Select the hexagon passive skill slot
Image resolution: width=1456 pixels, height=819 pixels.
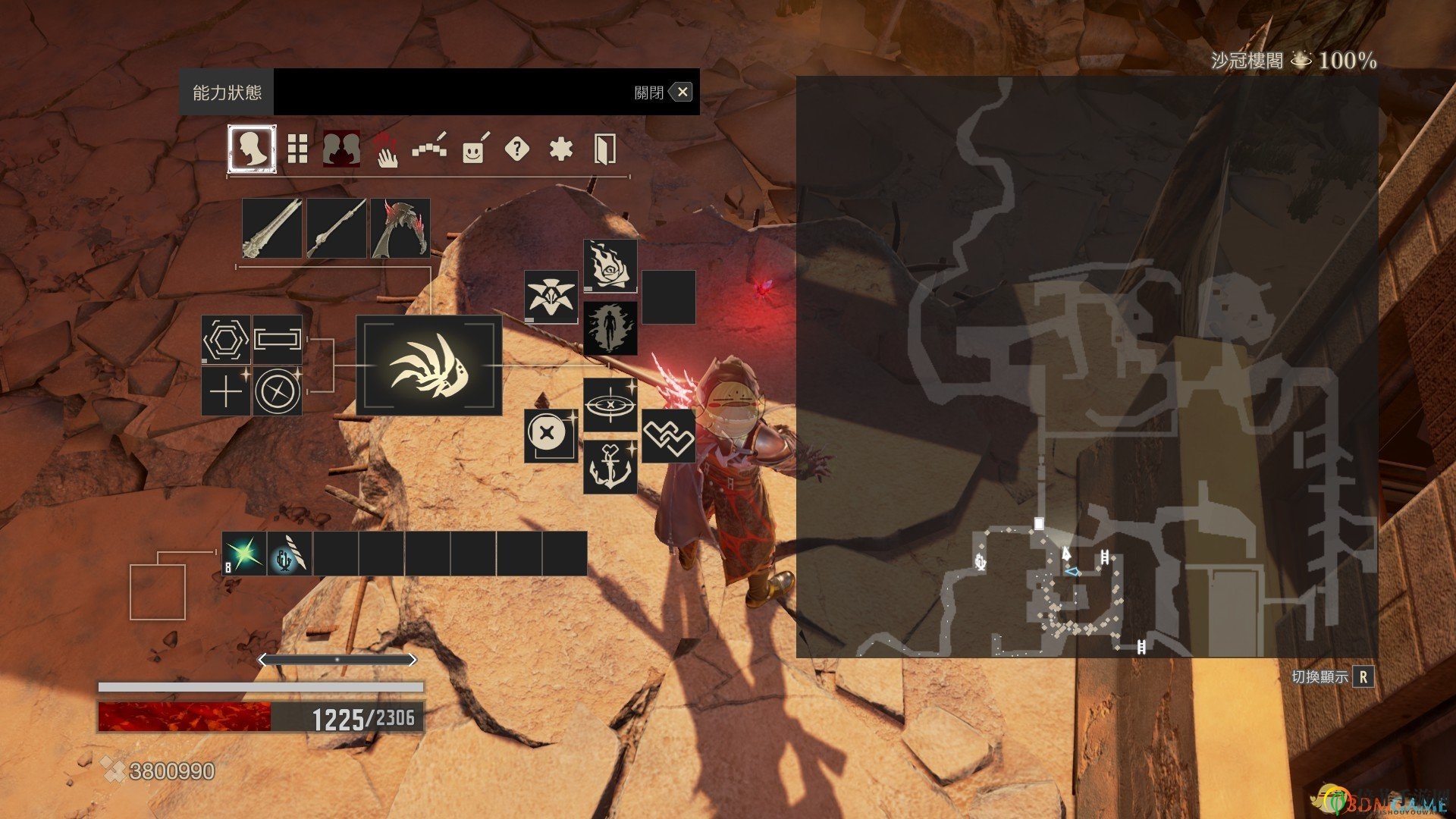[226, 340]
